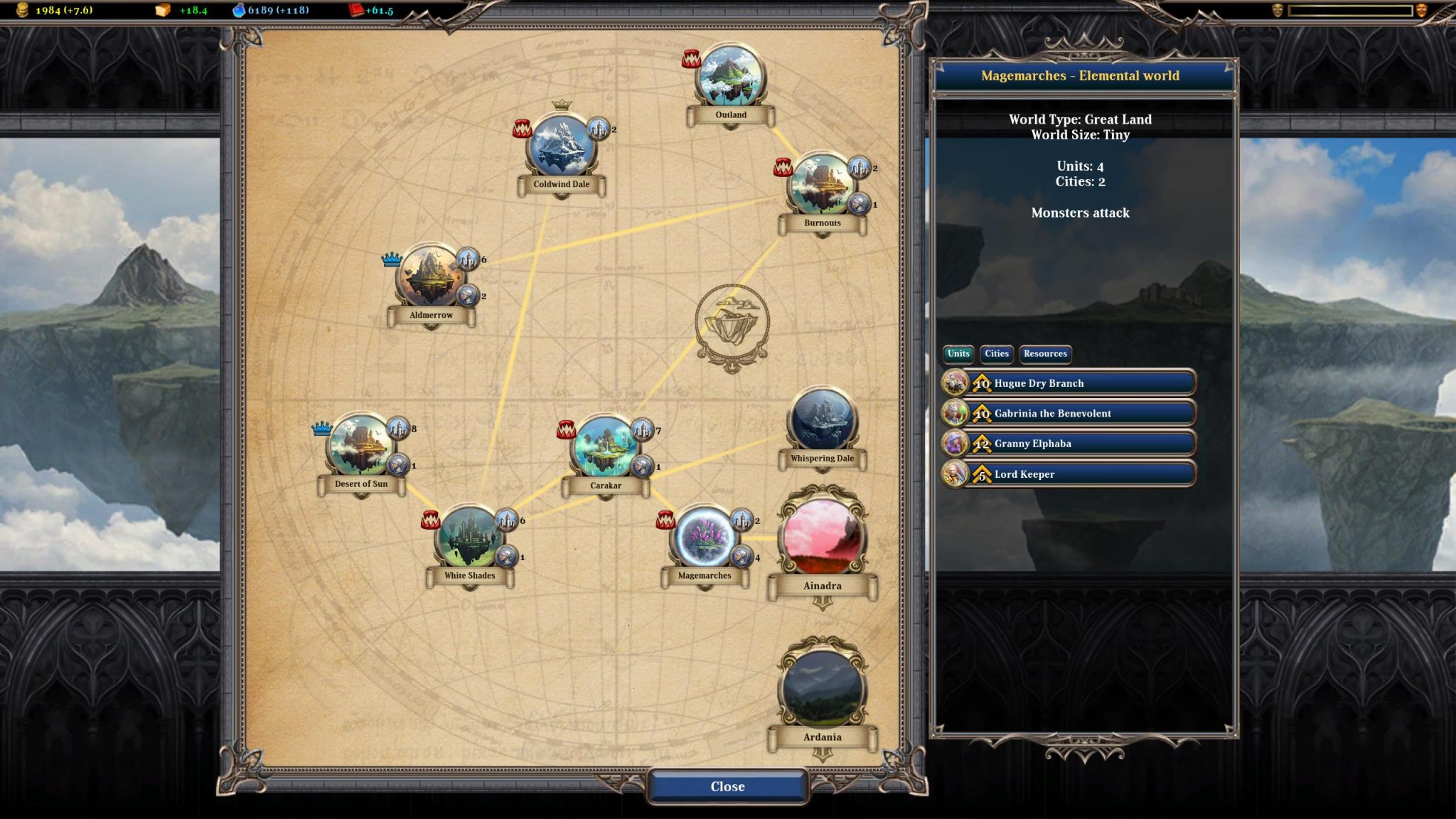Select the Units tab

pos(958,353)
